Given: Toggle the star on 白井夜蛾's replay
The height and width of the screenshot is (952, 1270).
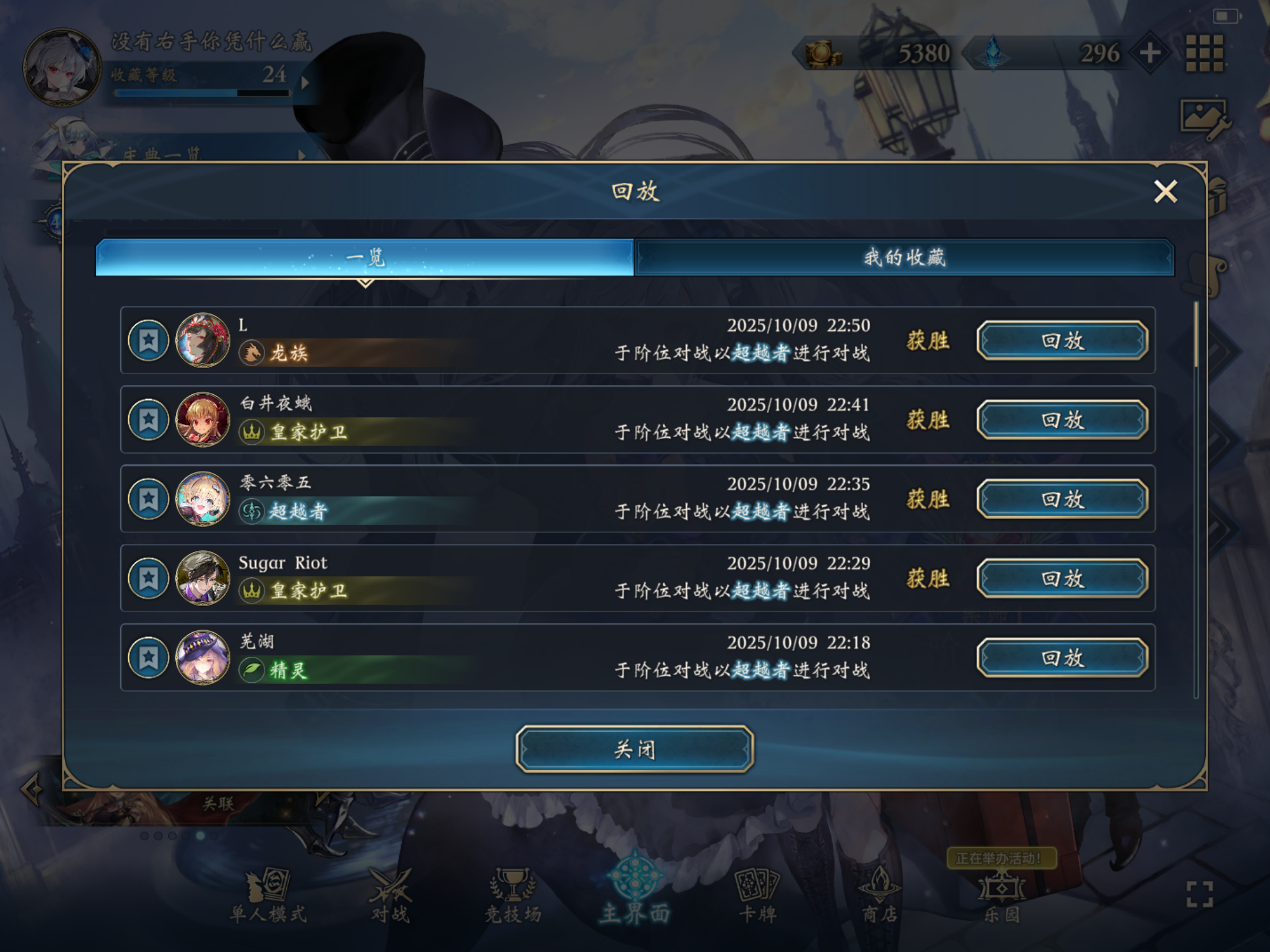Looking at the screenshot, I should 149,419.
